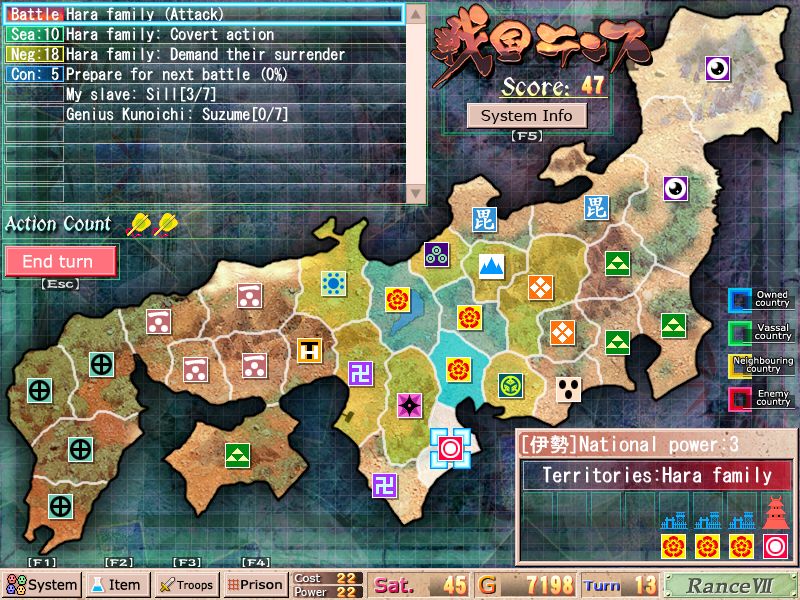Open the Troops screen
The height and width of the screenshot is (600, 800).
(186, 585)
